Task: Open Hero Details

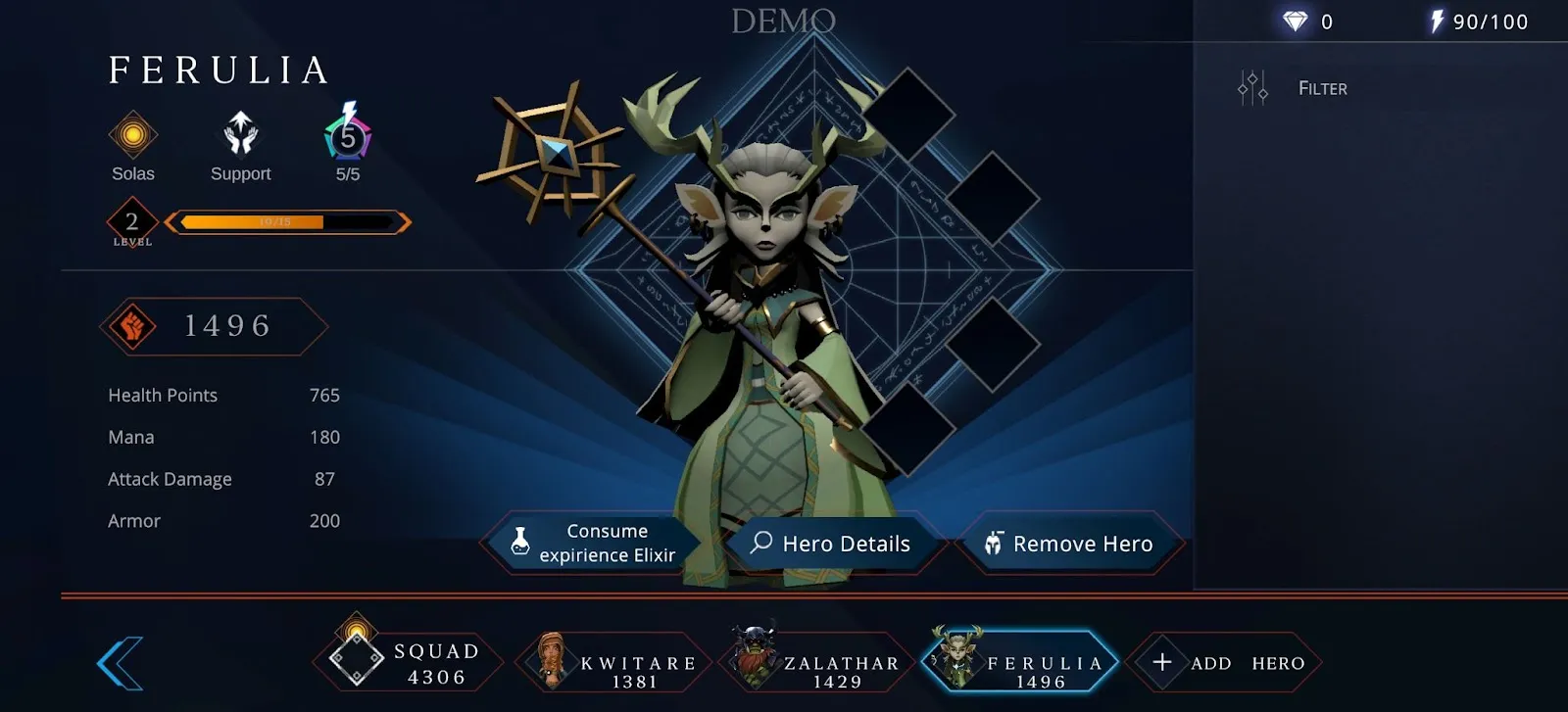Action: coord(843,543)
